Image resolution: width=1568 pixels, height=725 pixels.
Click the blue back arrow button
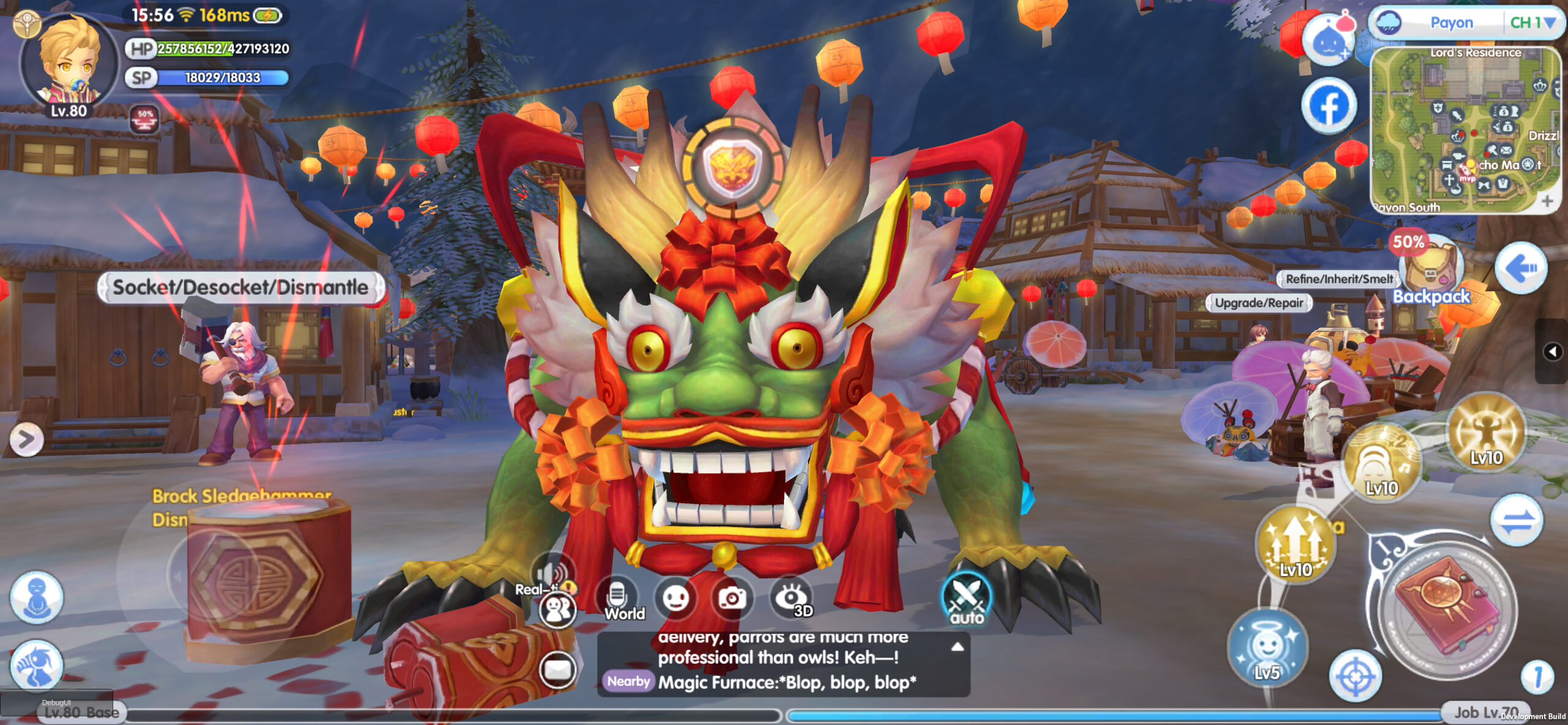tap(1521, 268)
